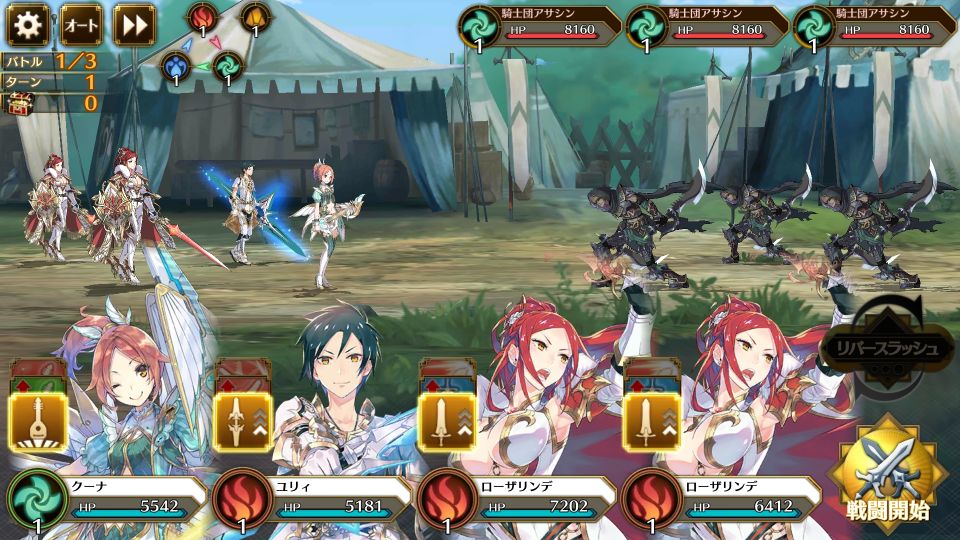Activate the fast-forward speed button

tap(134, 24)
